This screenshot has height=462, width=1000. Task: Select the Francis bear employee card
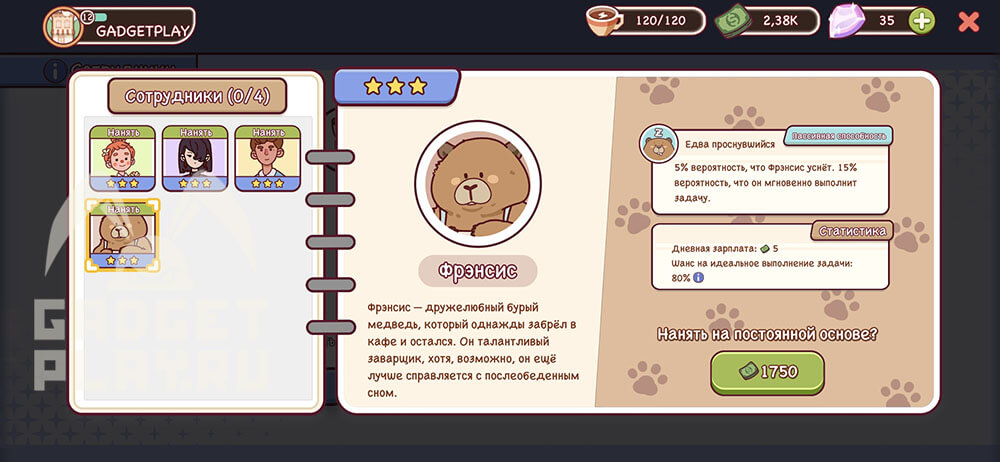coord(122,235)
